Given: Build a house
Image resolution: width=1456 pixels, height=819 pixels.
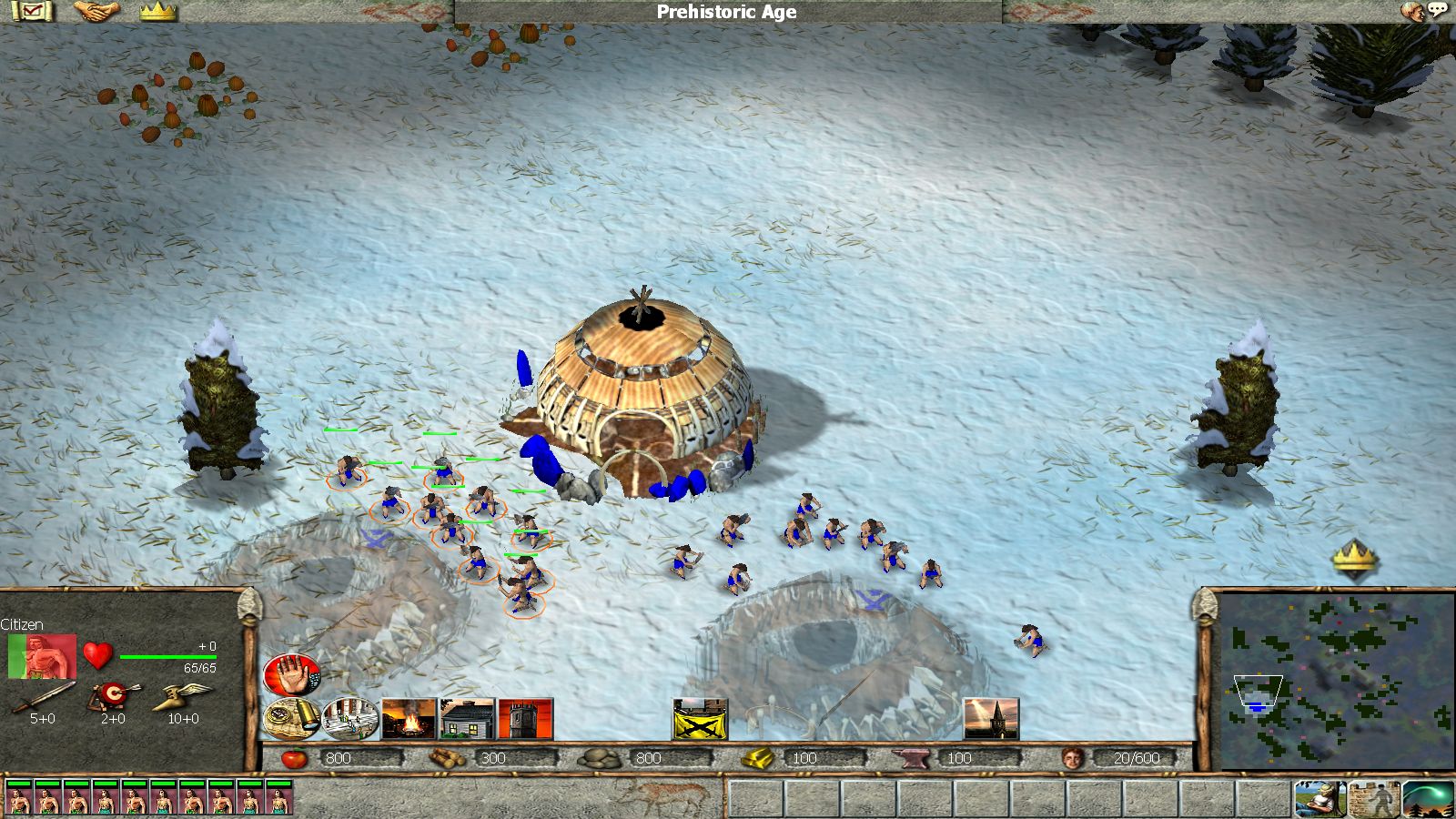Looking at the screenshot, I should pos(467,719).
